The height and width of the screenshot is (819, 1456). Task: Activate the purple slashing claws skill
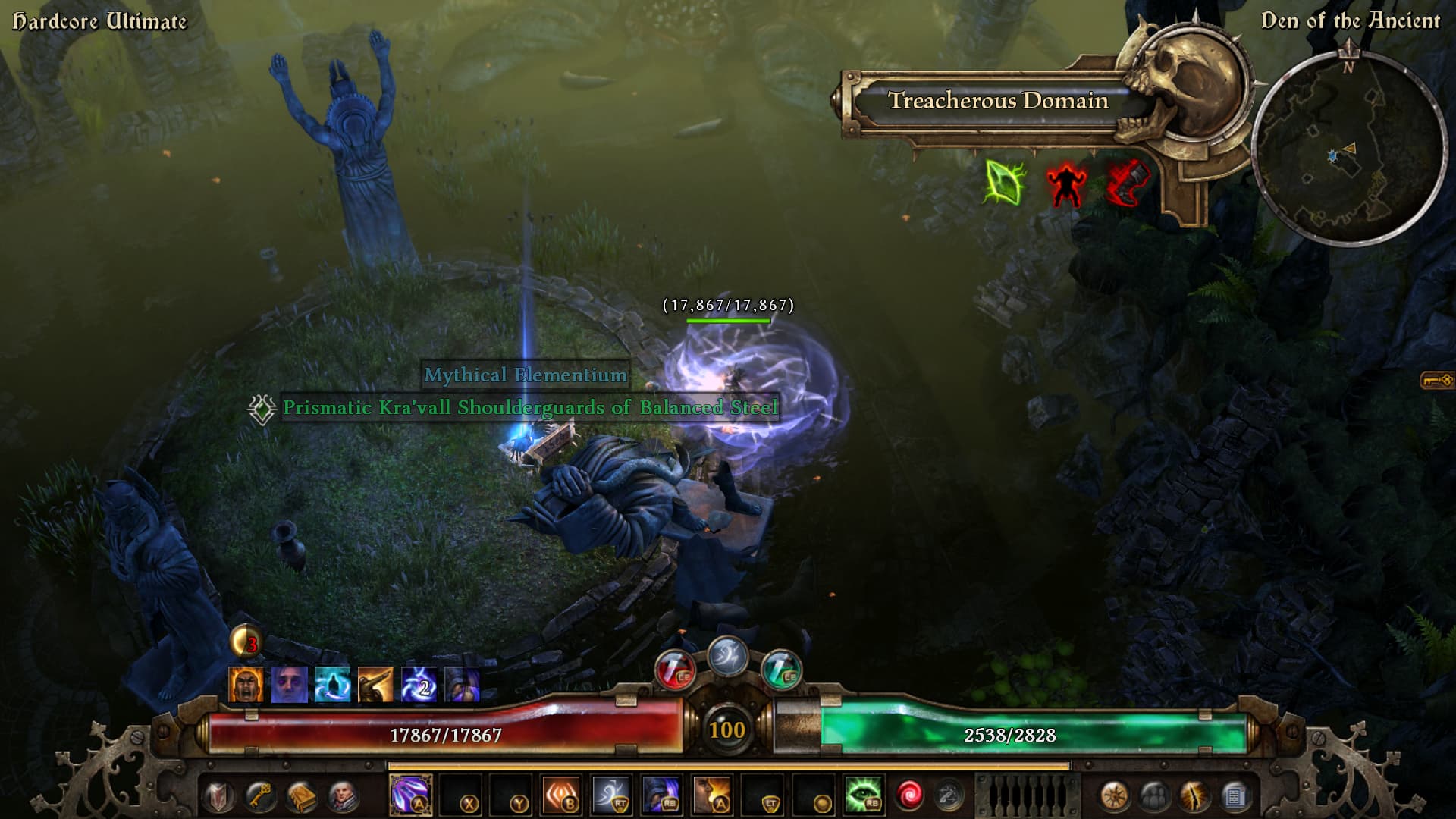tap(410, 795)
